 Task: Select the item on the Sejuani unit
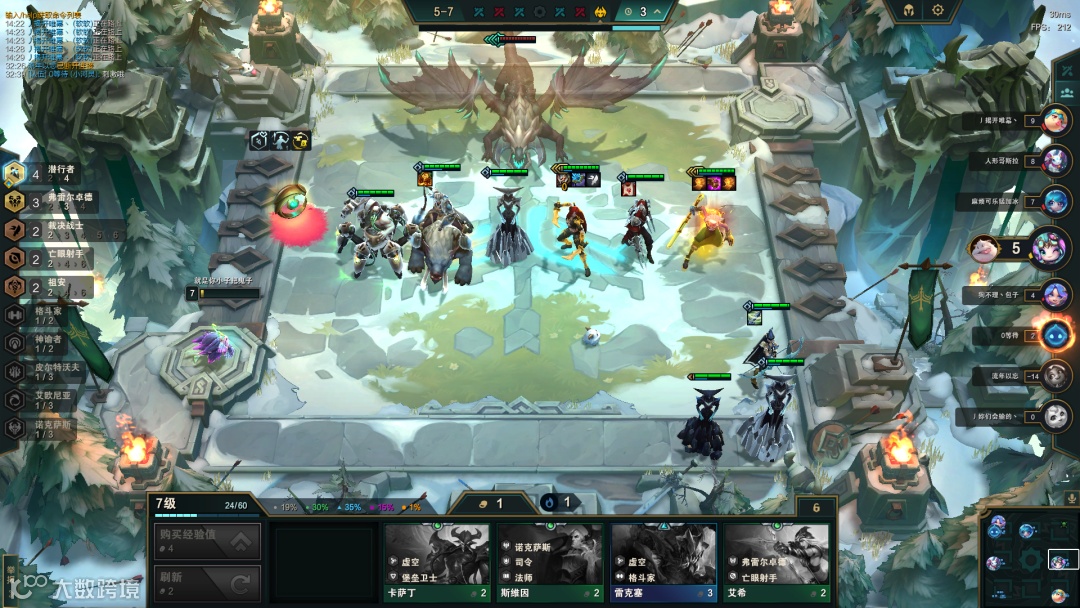[x=425, y=179]
